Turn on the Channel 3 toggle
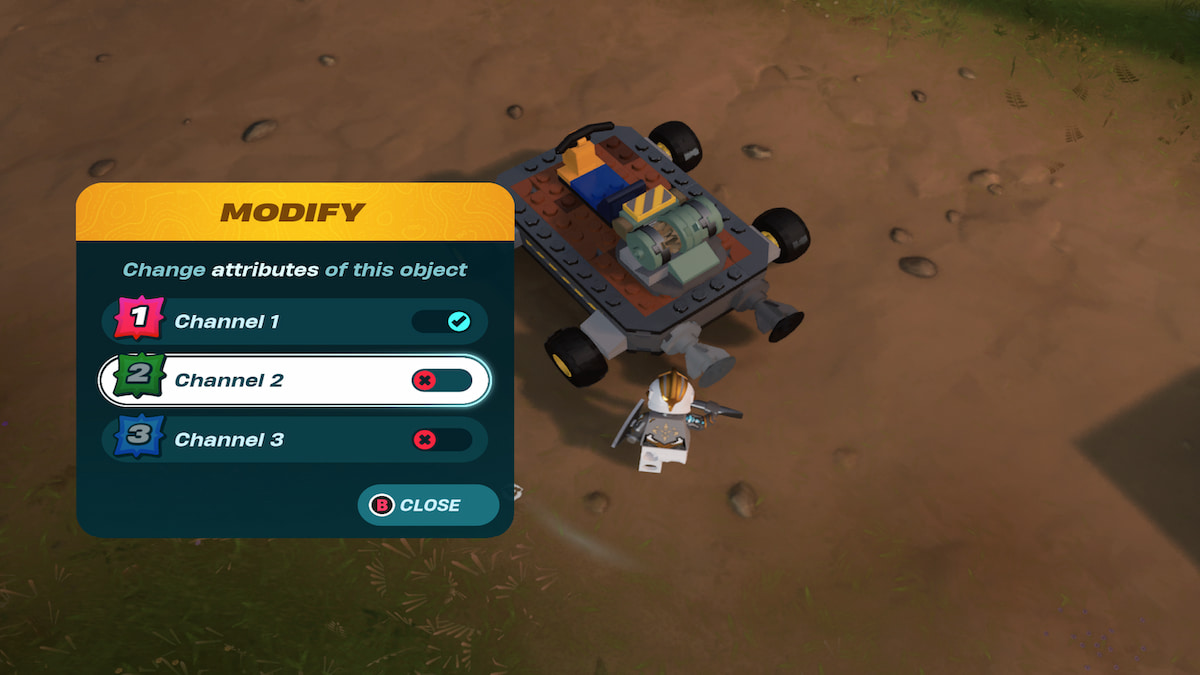The width and height of the screenshot is (1200, 675). pos(442,440)
